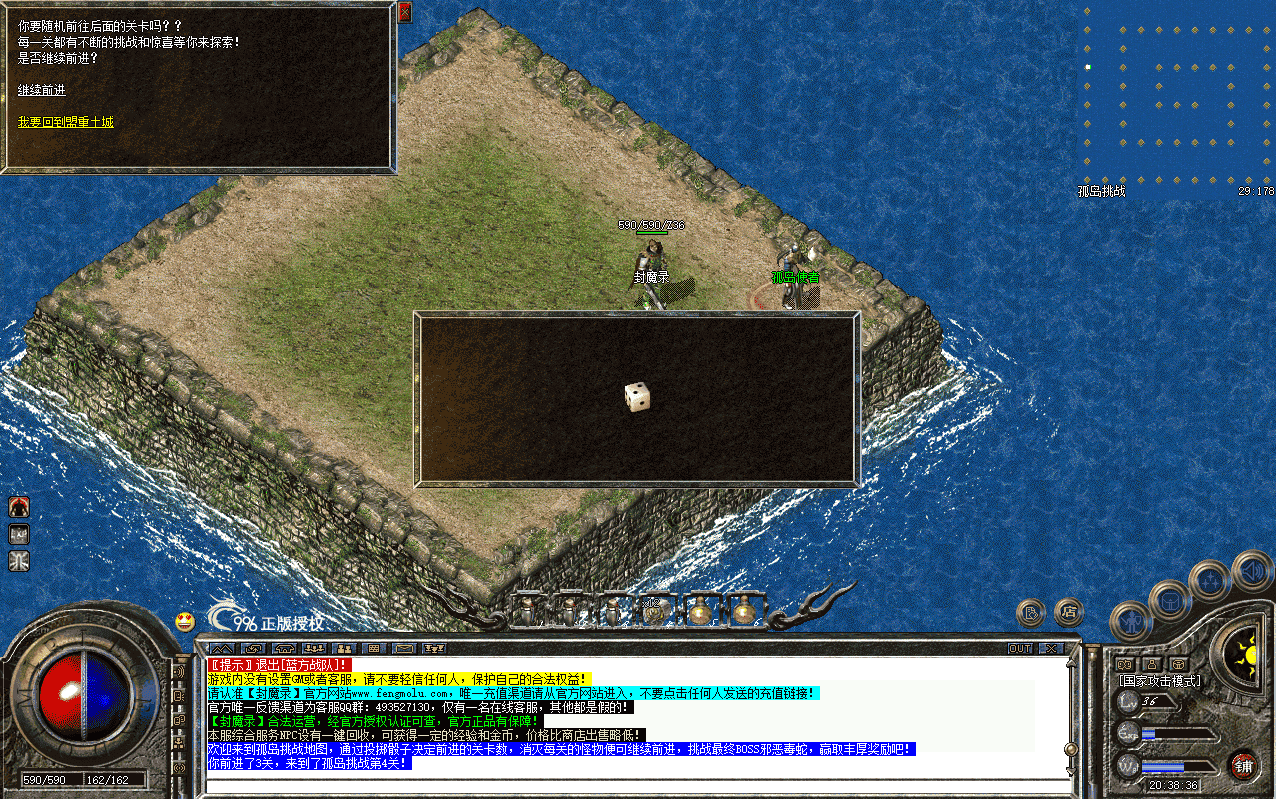The image size is (1276, 799).
Task: Open the character figure round button
Action: [1131, 623]
